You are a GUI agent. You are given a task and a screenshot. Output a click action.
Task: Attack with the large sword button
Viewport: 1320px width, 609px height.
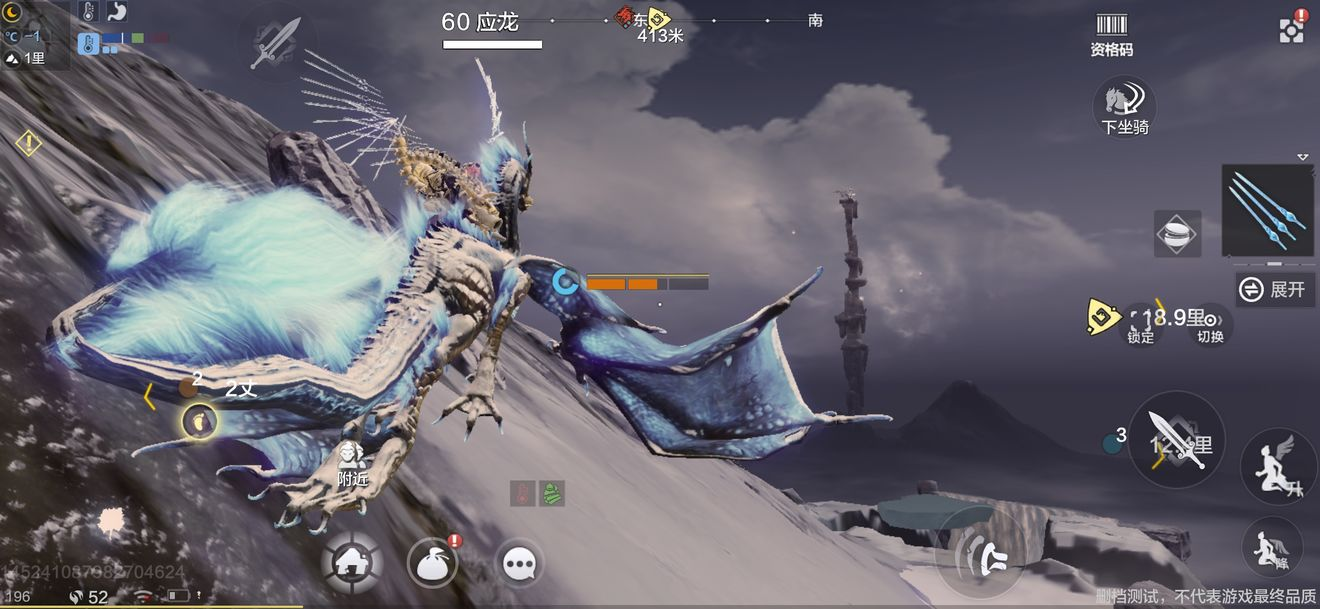pyautogui.click(x=1177, y=440)
